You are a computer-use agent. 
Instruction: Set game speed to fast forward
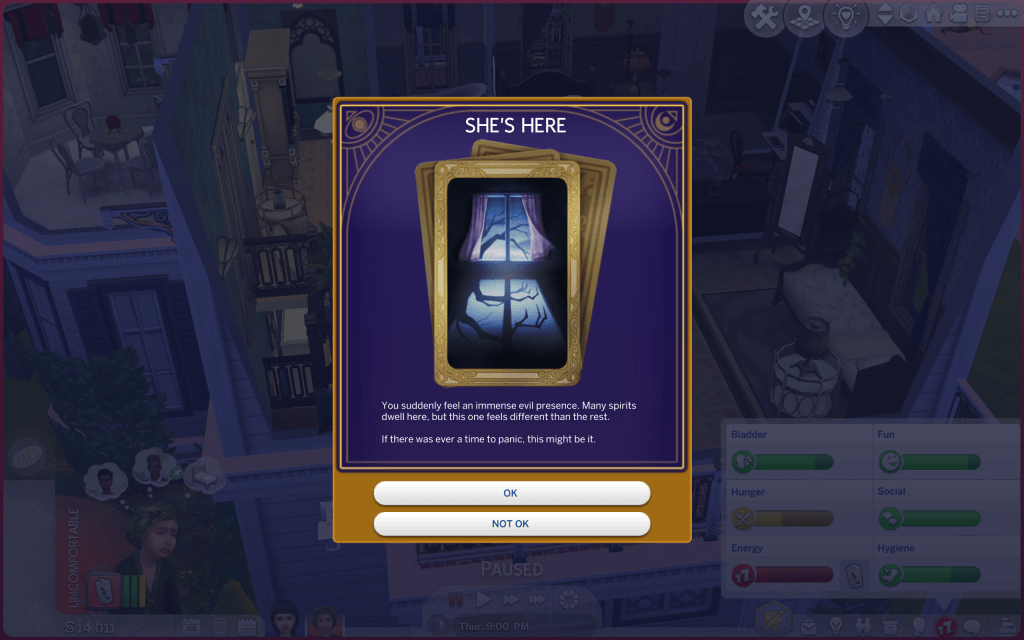511,601
